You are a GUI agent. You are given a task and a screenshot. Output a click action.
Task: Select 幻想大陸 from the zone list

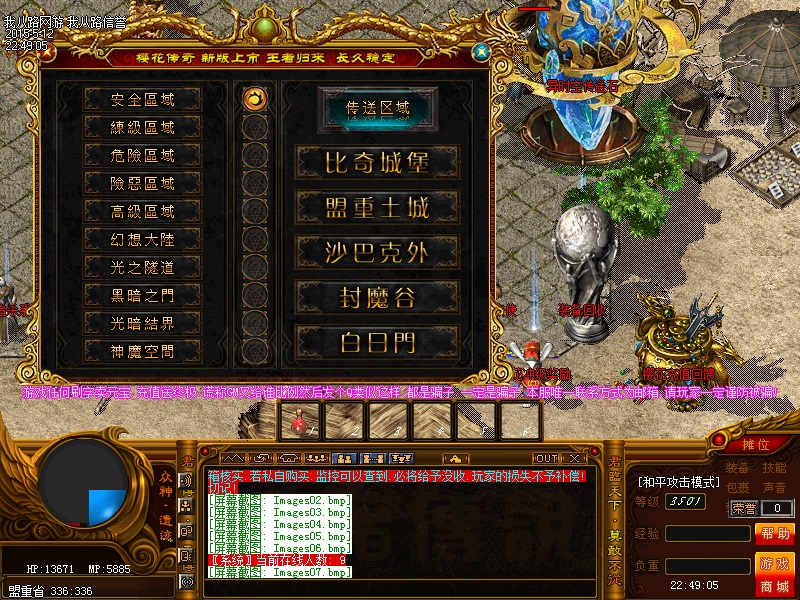[142, 240]
